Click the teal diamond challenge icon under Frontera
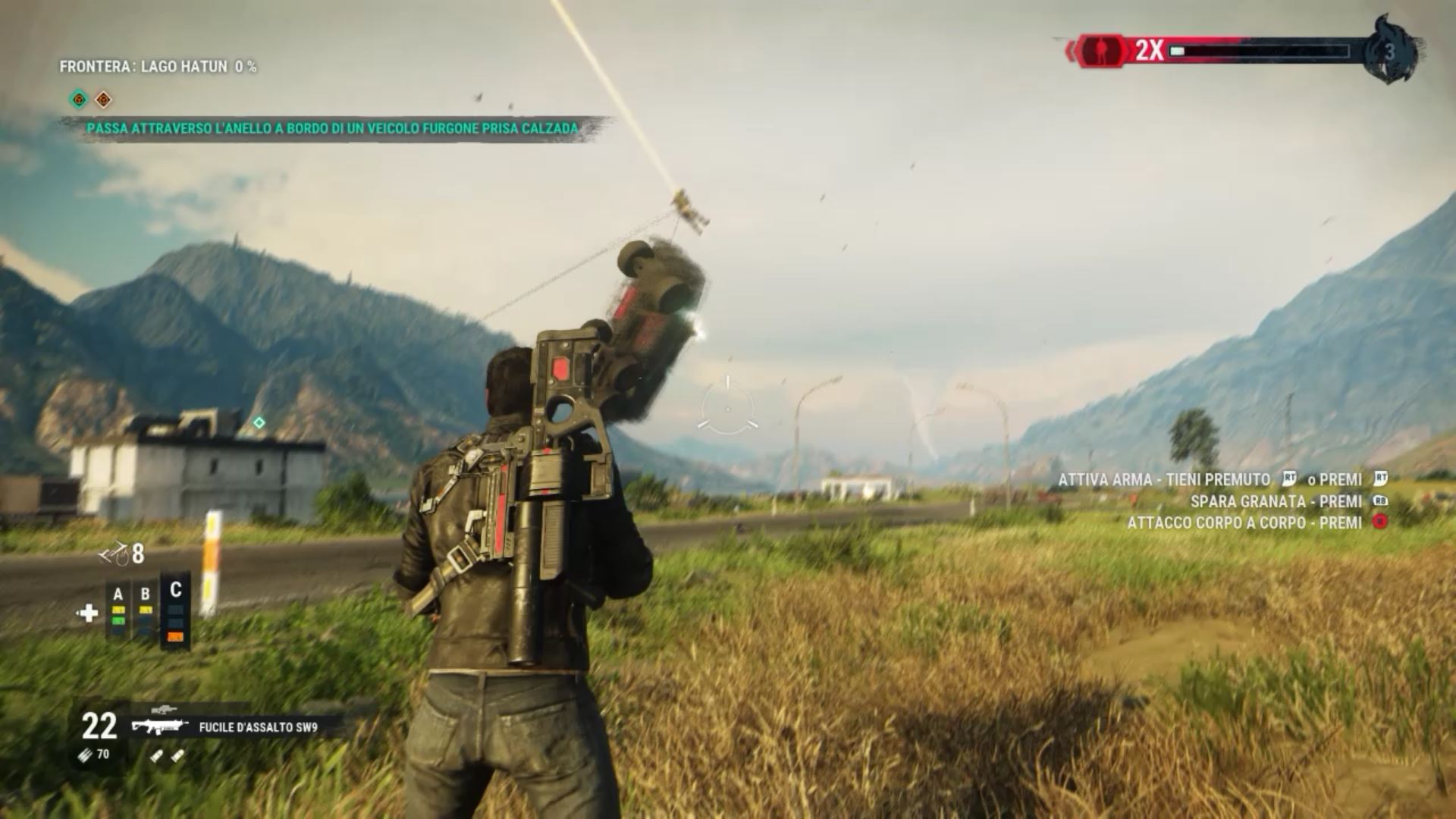 pos(78,99)
